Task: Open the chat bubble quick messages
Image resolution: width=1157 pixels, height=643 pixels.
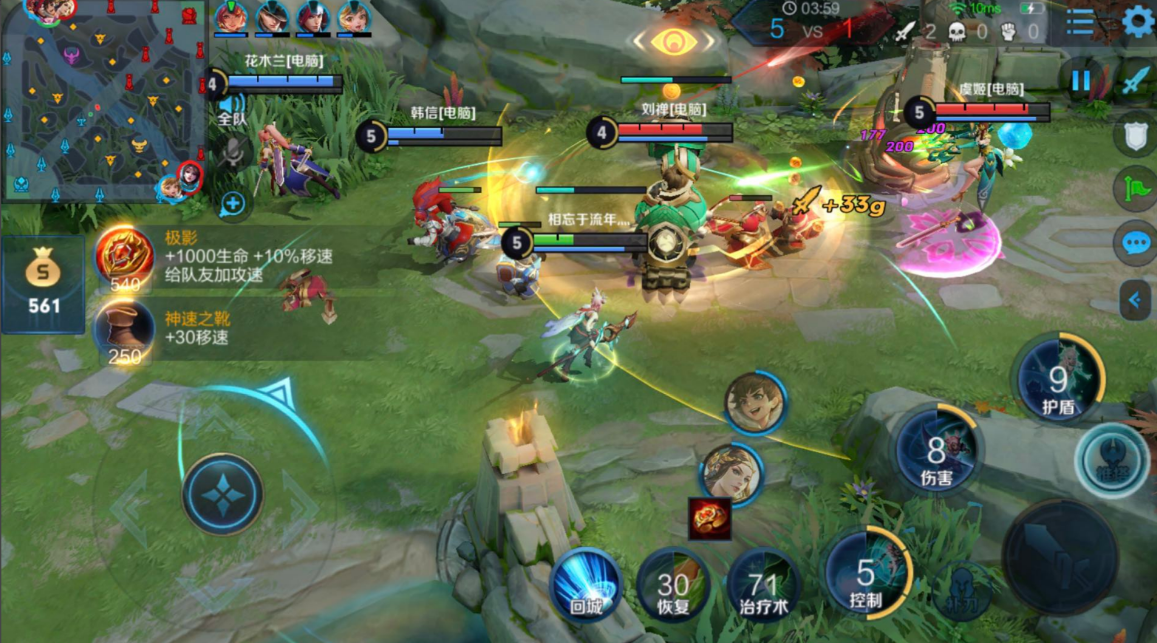Action: [x=1134, y=242]
